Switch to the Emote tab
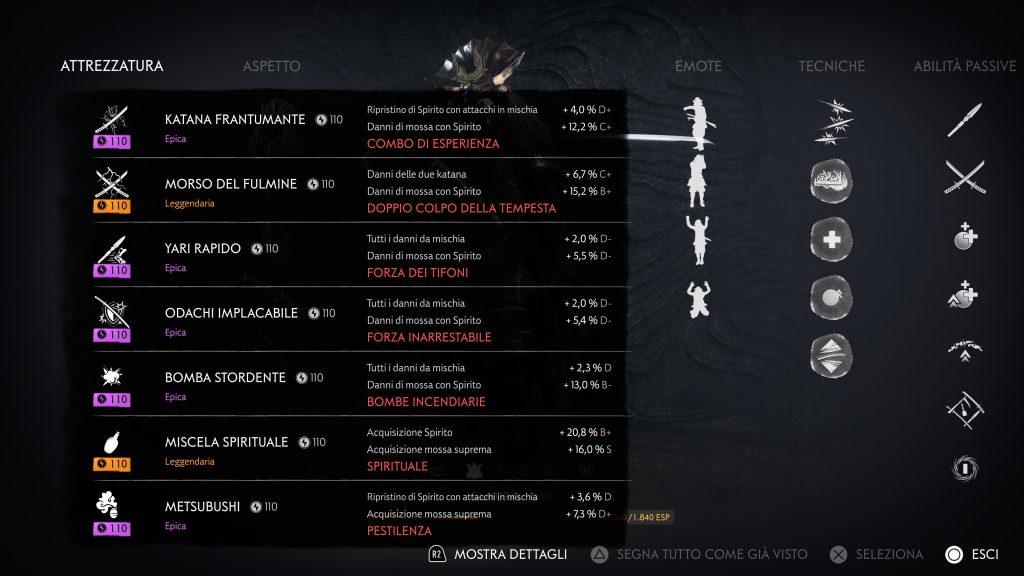This screenshot has height=576, width=1024. point(698,67)
